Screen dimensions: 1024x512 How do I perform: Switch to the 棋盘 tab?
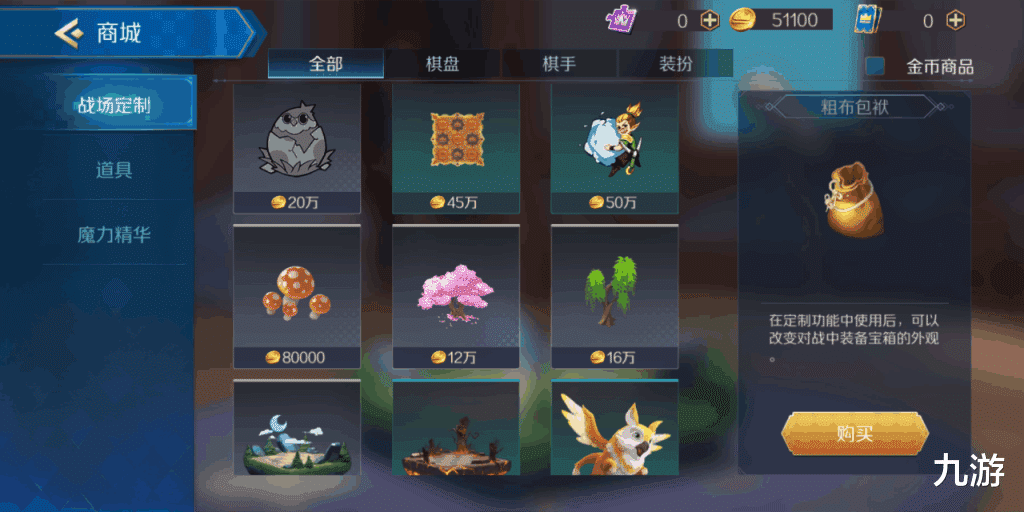pos(443,64)
